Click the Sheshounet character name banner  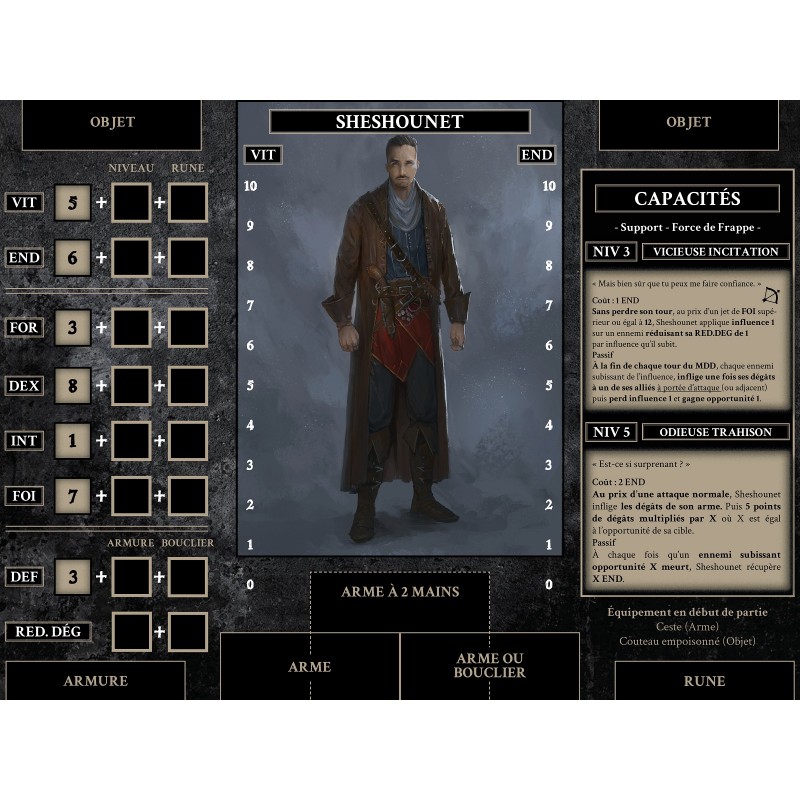[x=400, y=122]
